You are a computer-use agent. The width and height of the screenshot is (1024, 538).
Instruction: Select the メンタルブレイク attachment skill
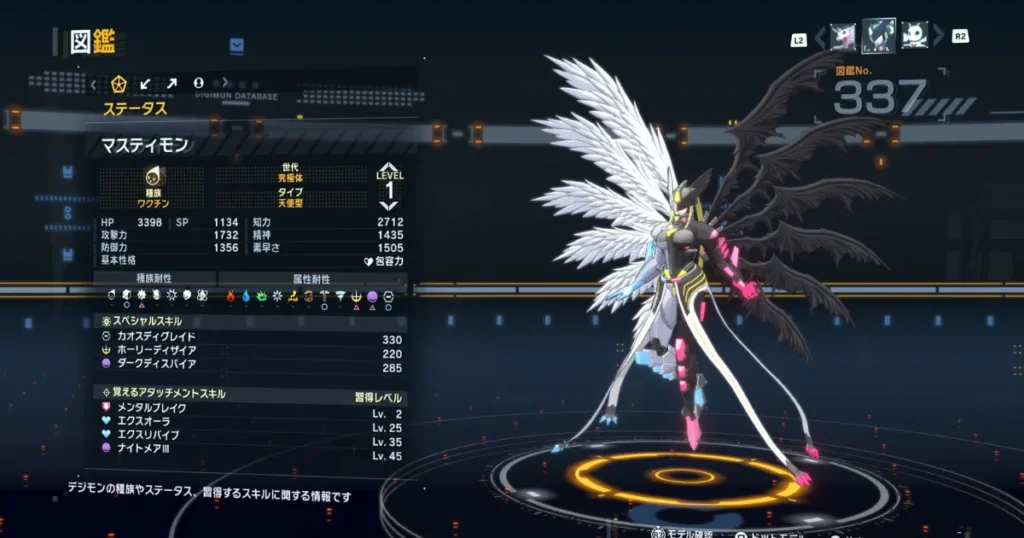pos(250,413)
